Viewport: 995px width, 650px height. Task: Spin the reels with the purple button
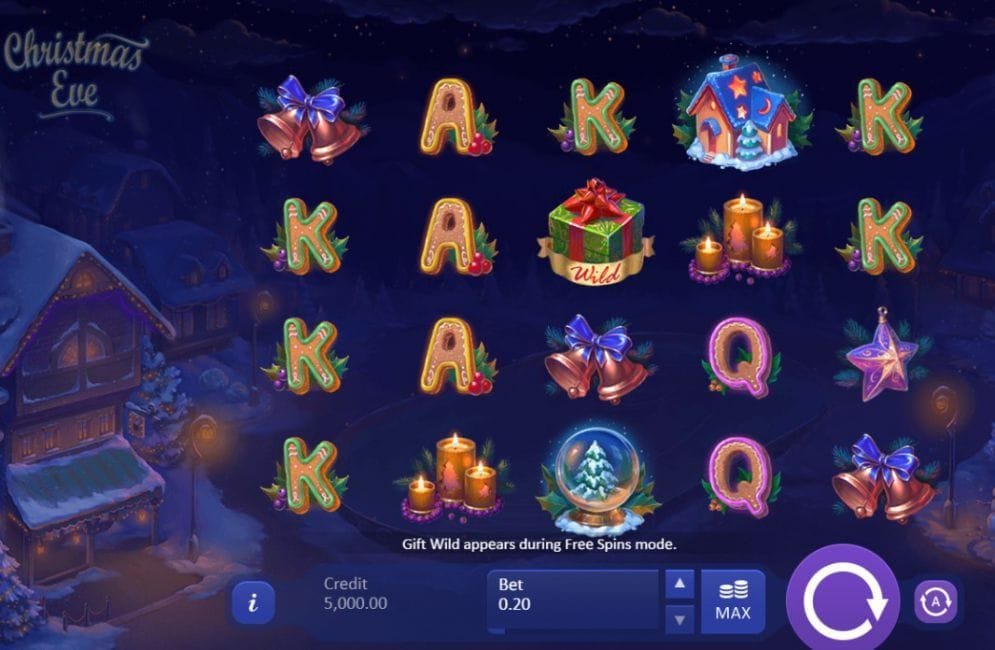843,601
